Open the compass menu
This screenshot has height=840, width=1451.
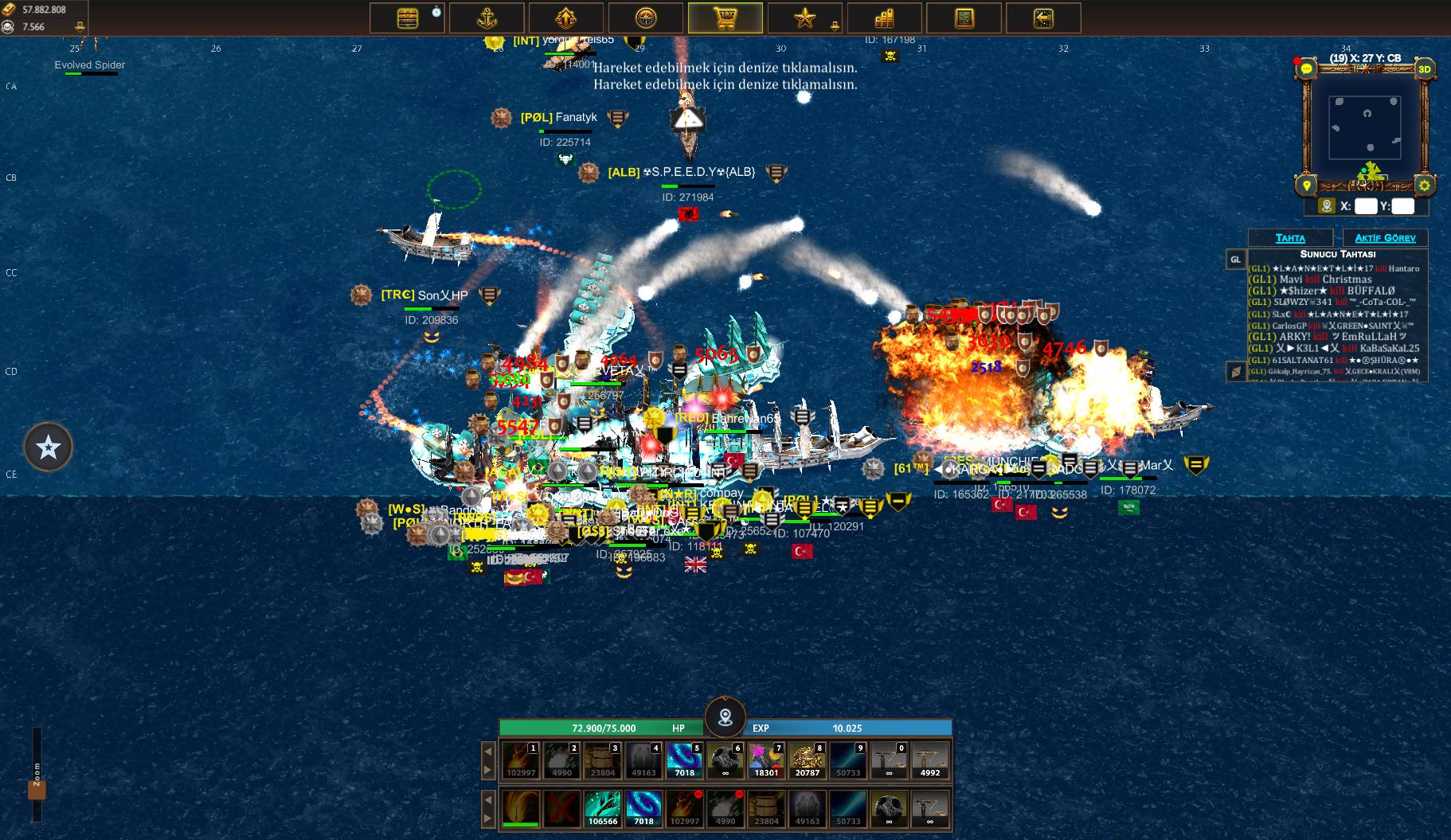tap(646, 18)
